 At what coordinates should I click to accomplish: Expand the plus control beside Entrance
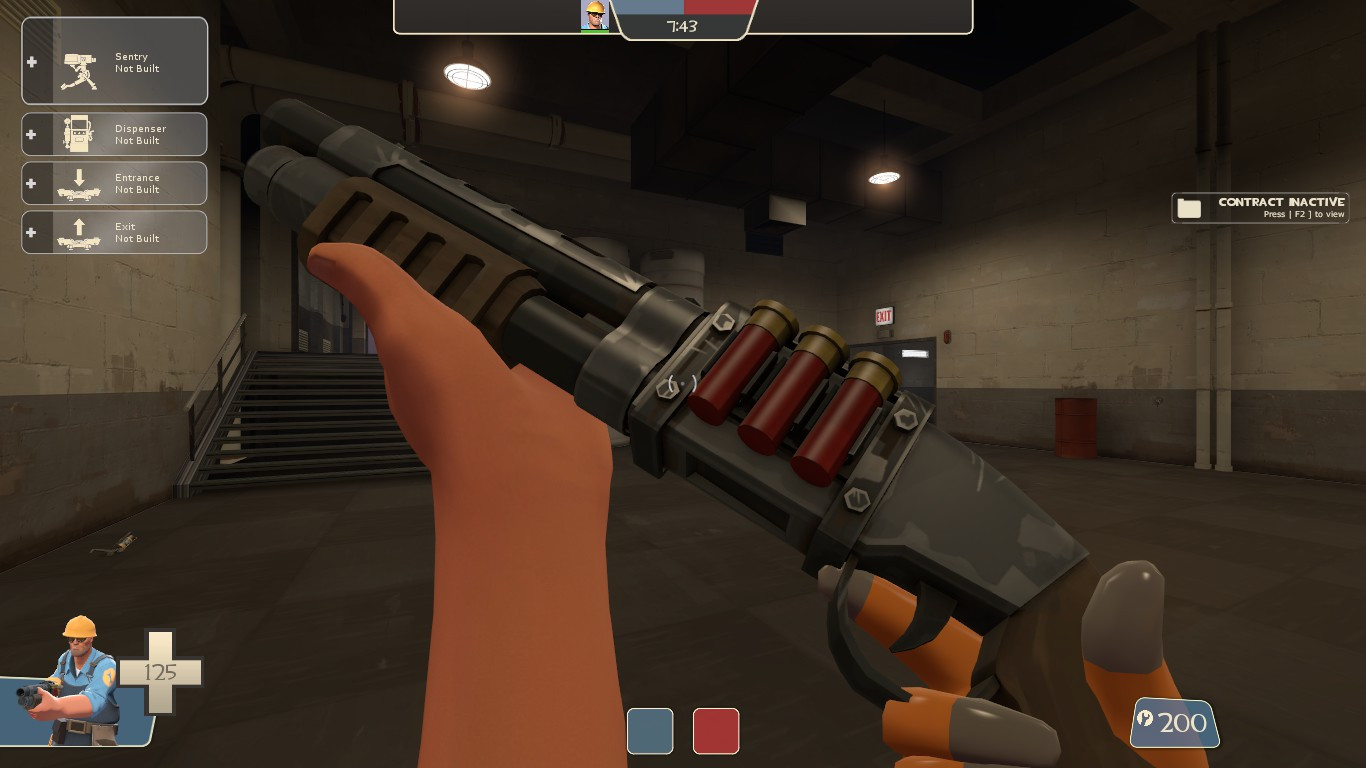click(32, 183)
